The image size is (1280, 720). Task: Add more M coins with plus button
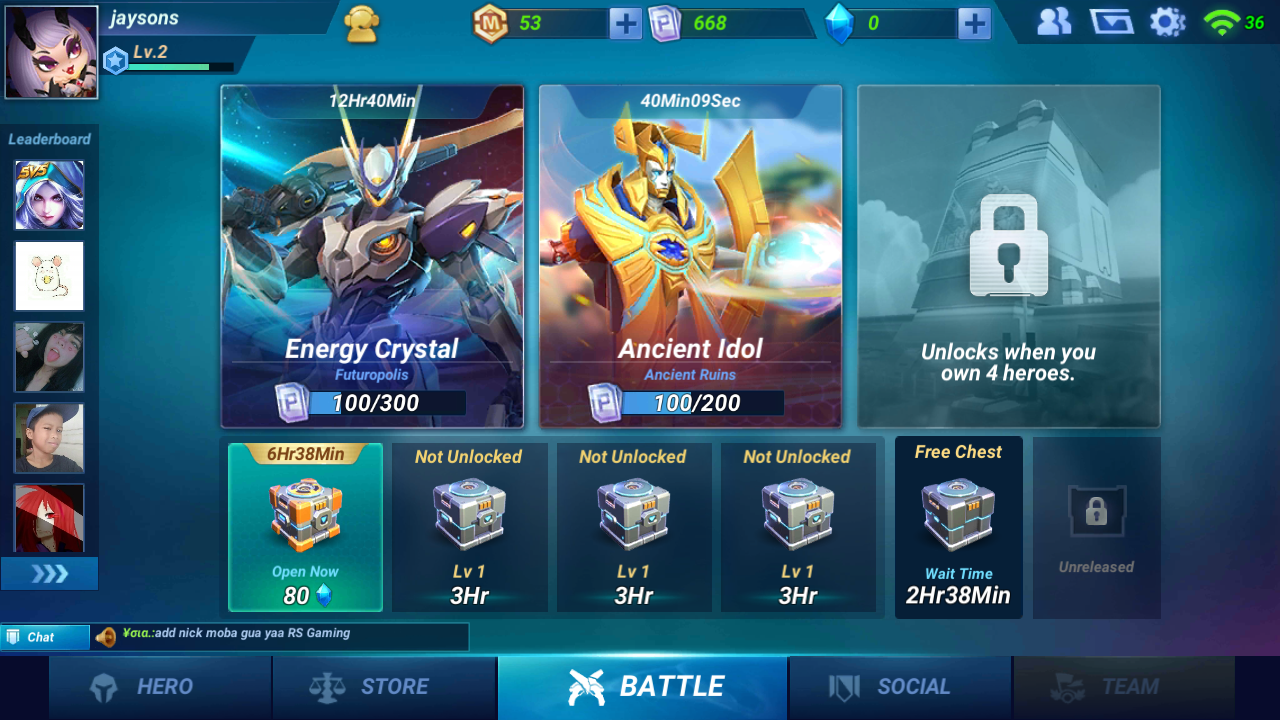point(625,23)
